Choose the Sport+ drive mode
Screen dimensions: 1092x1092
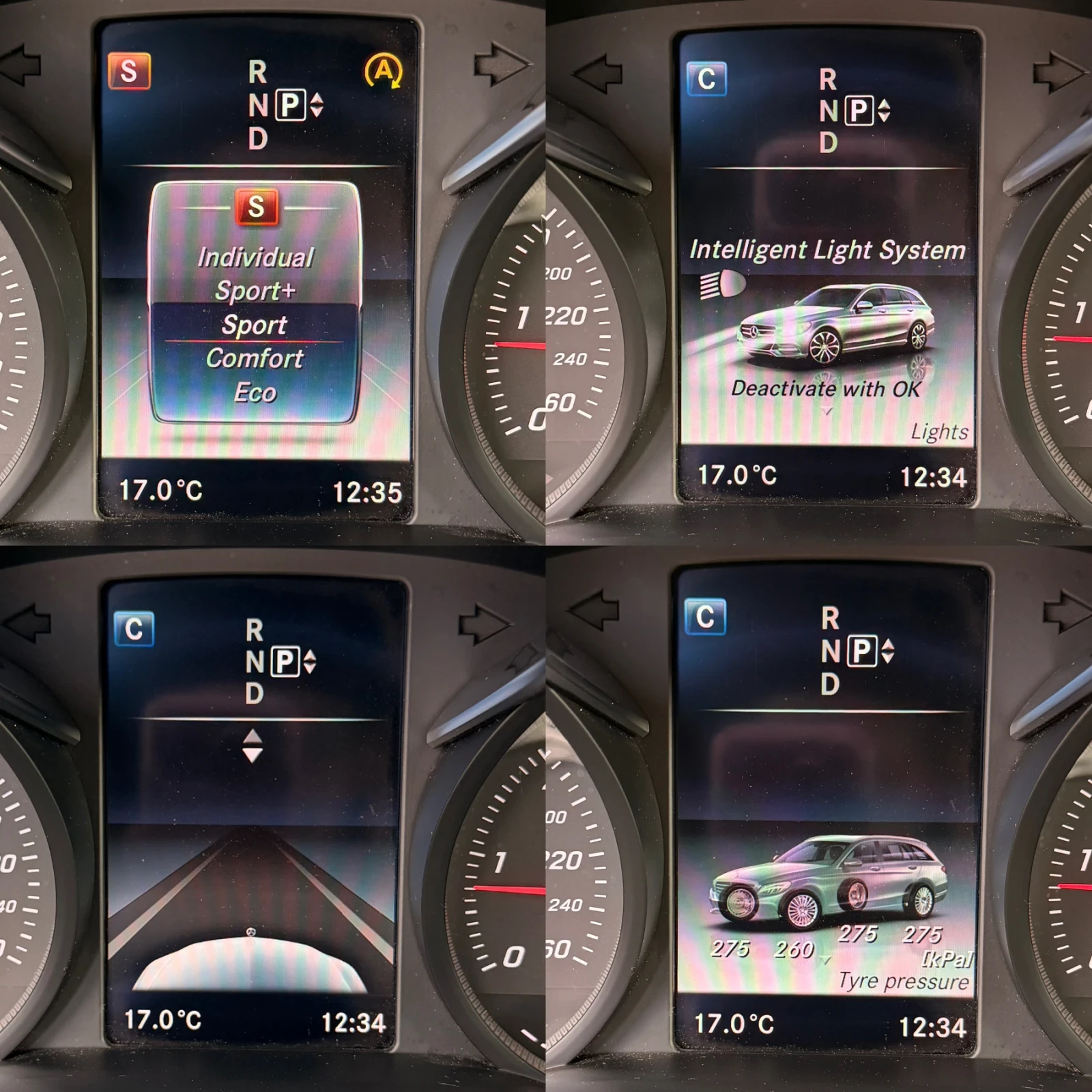click(255, 291)
